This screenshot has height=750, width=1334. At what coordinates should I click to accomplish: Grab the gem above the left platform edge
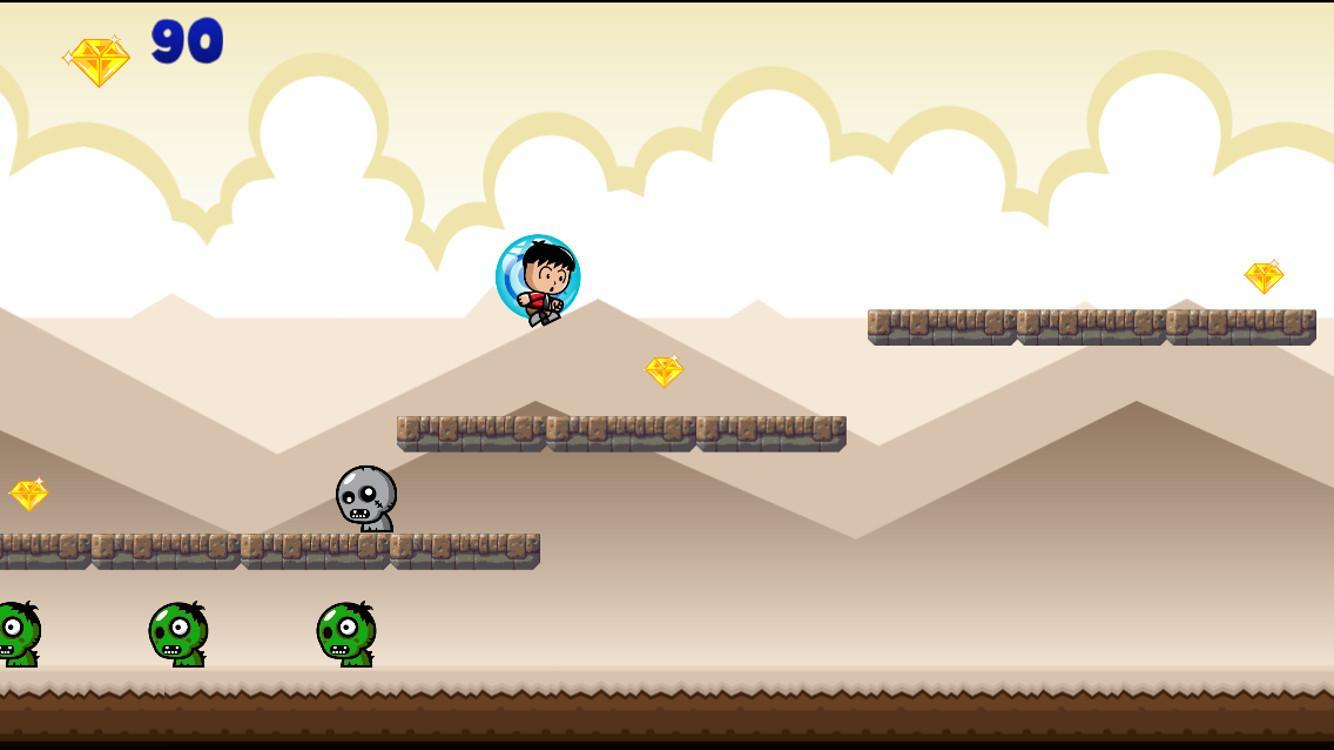pos(29,492)
